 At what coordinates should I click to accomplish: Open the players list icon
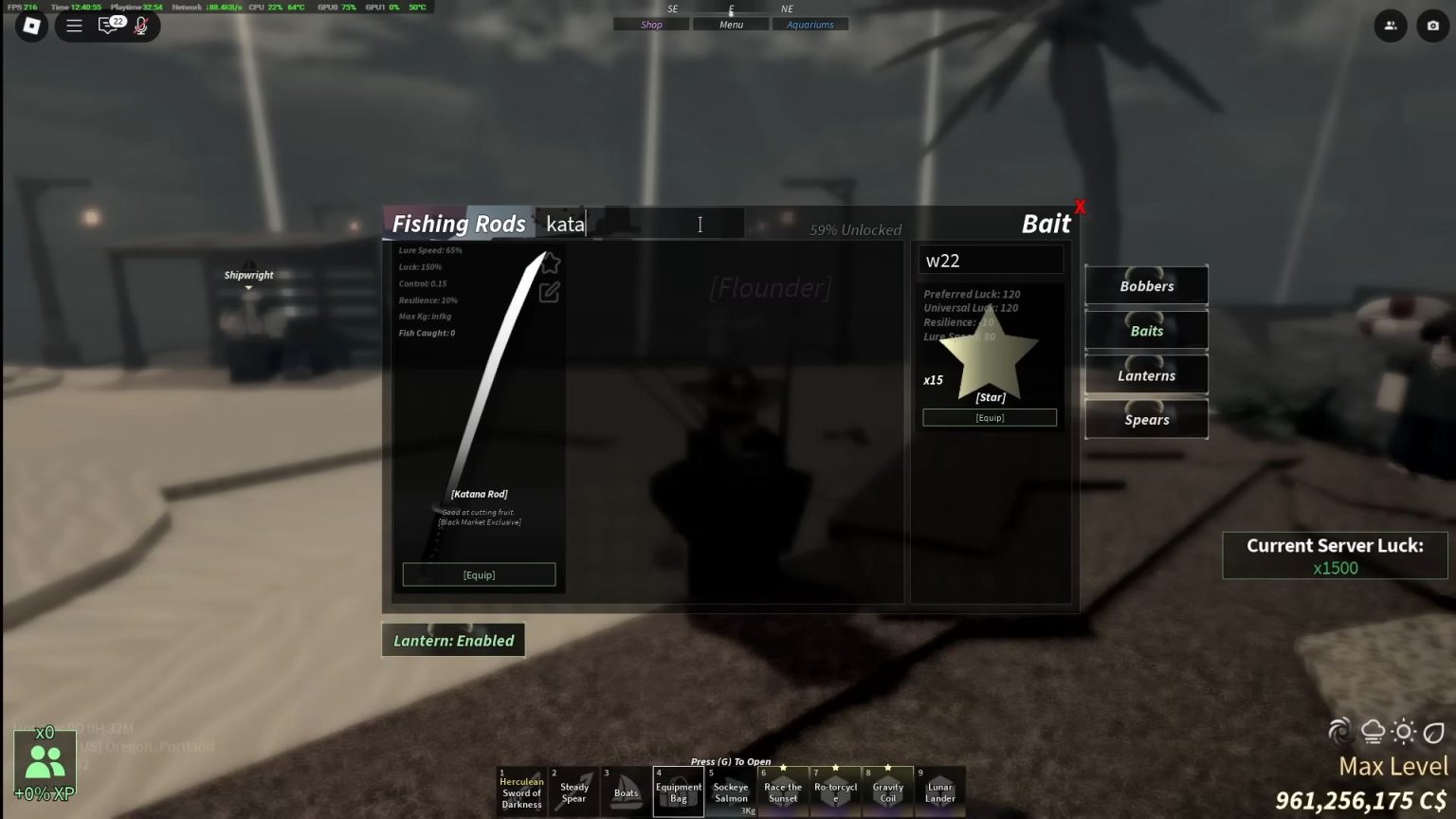(x=1391, y=26)
